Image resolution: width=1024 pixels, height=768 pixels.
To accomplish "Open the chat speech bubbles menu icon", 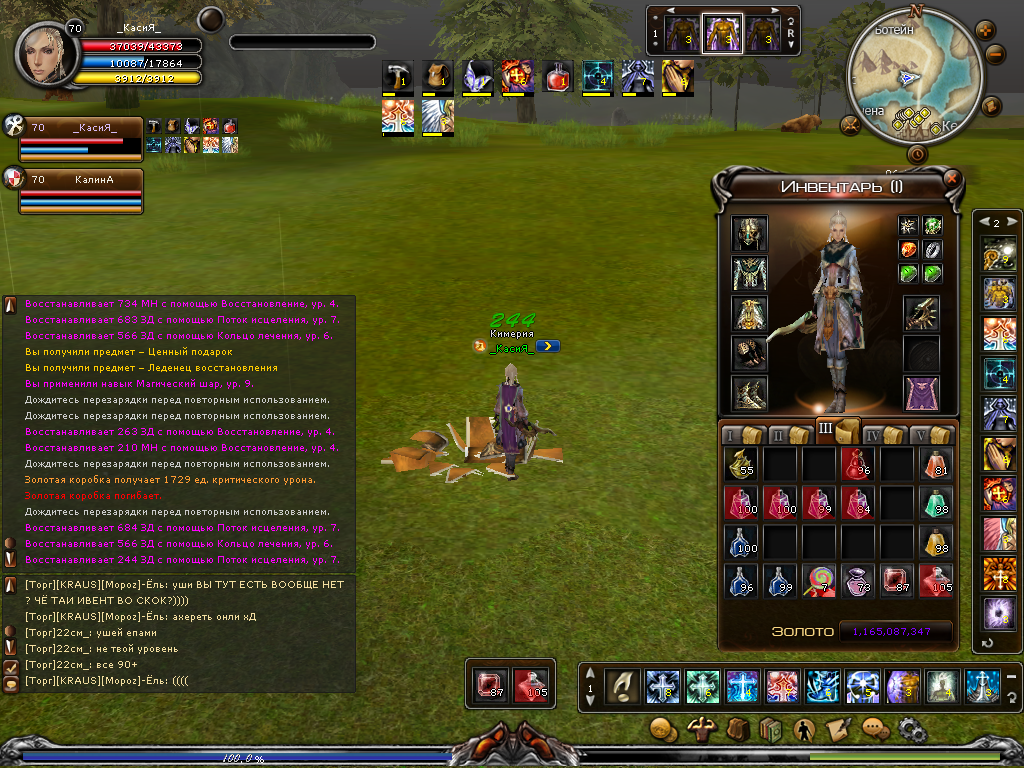I will (875, 729).
